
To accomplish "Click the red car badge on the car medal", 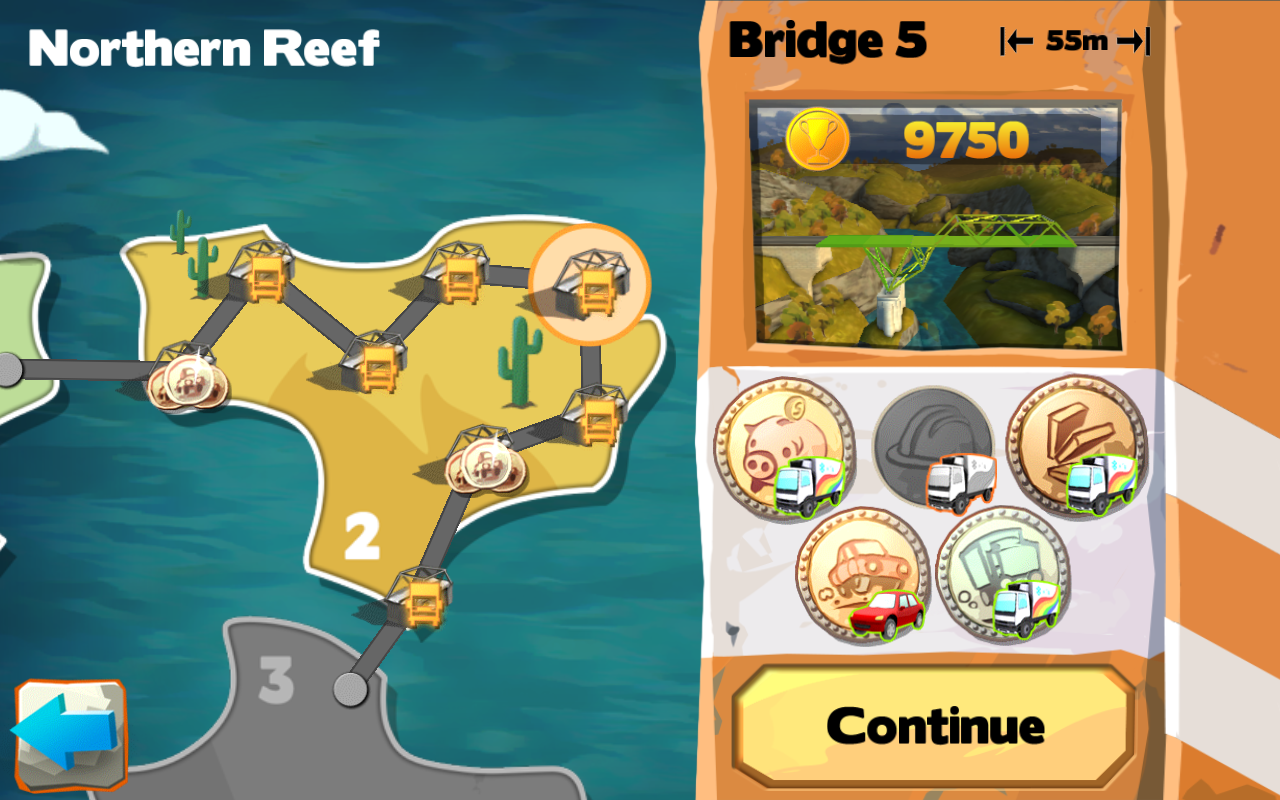I will pyautogui.click(x=888, y=613).
